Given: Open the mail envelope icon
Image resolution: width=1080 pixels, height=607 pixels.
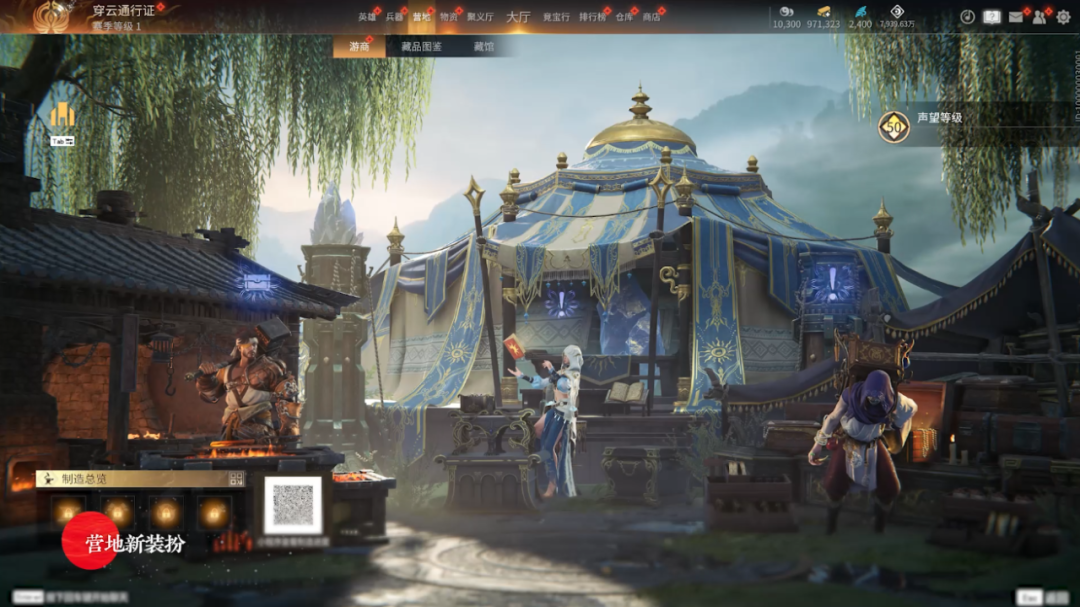Looking at the screenshot, I should pos(1016,17).
